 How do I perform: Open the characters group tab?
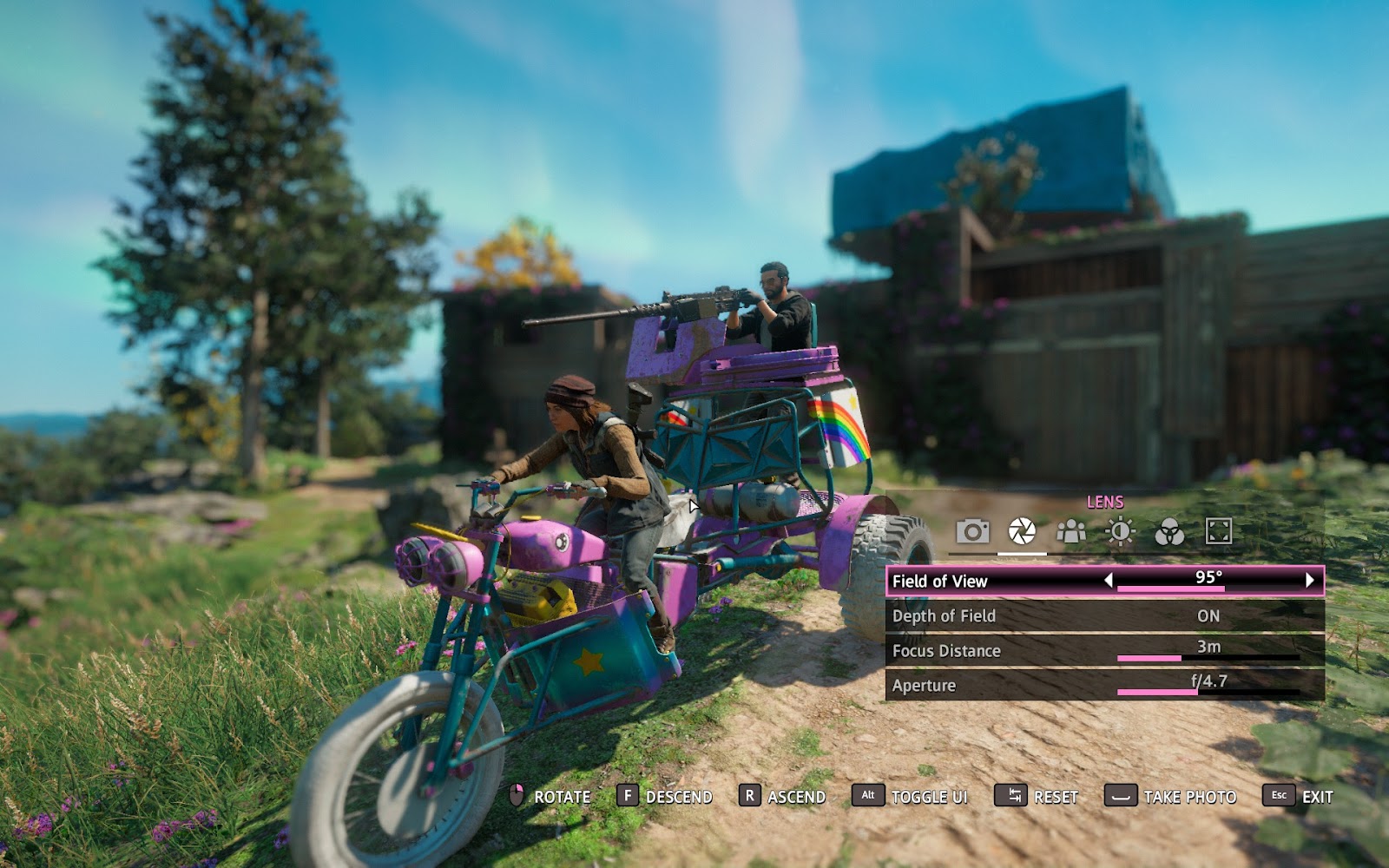point(1071,531)
